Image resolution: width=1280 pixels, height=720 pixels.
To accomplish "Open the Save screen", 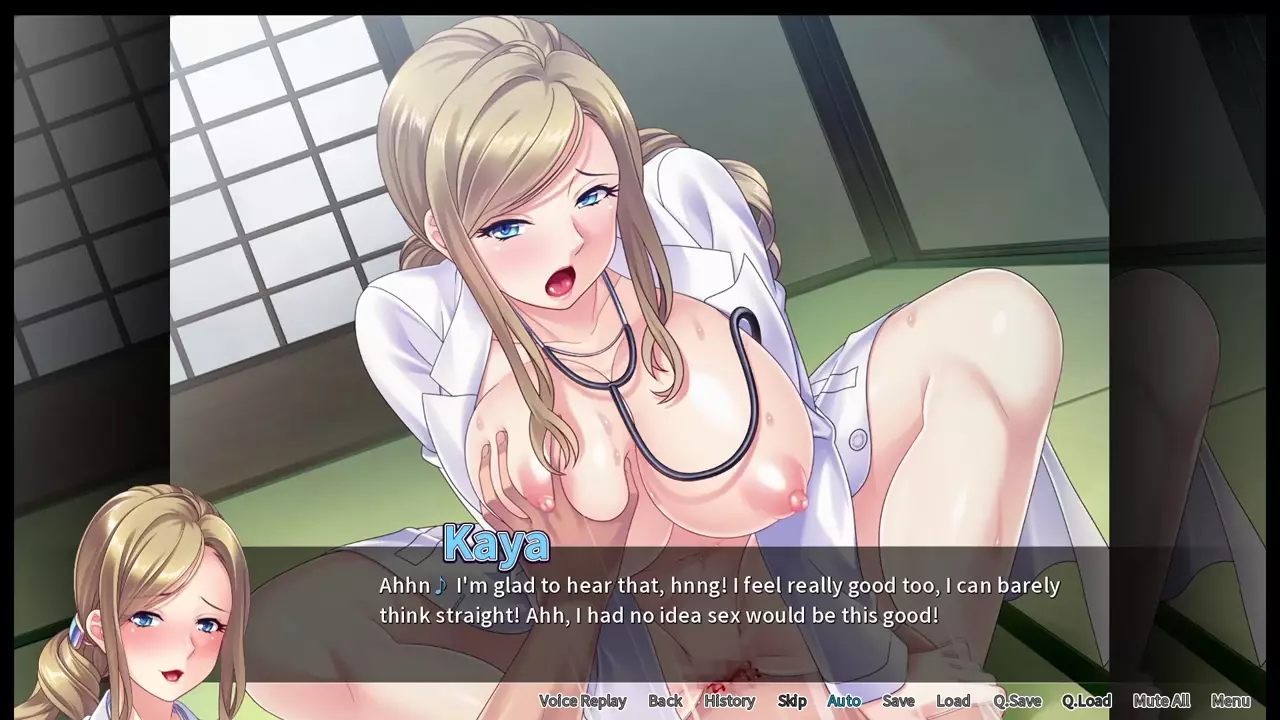I will click(x=898, y=701).
